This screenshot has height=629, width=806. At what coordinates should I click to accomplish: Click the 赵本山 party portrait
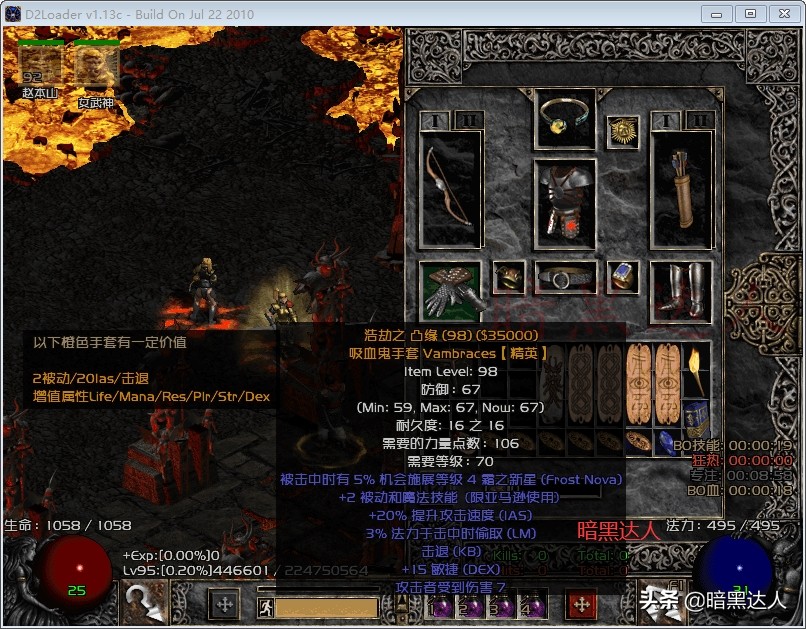(x=40, y=64)
